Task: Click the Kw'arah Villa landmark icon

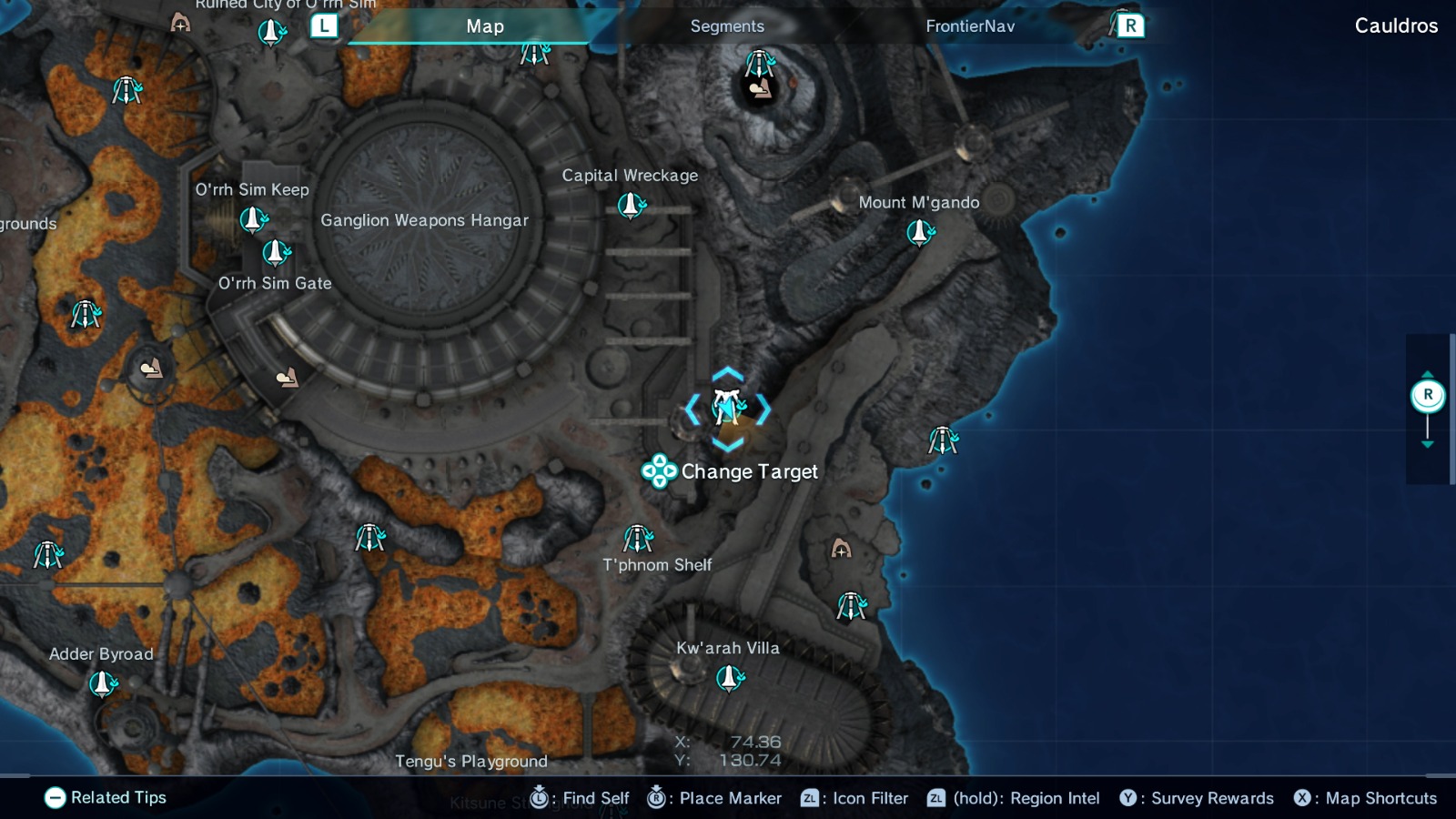Action: (x=728, y=676)
